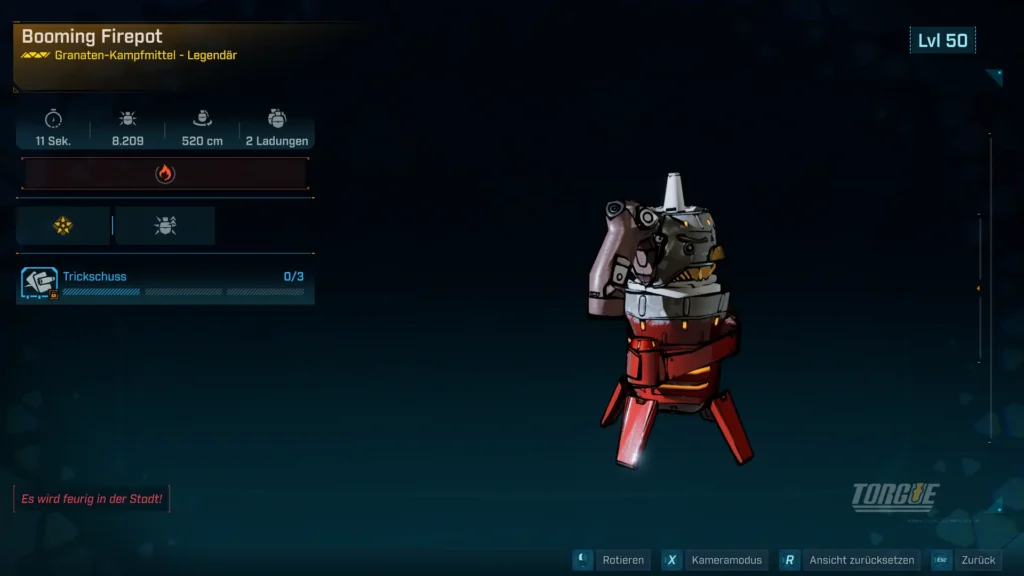
Task: Activate the Kameramodus option
Action: (x=716, y=560)
